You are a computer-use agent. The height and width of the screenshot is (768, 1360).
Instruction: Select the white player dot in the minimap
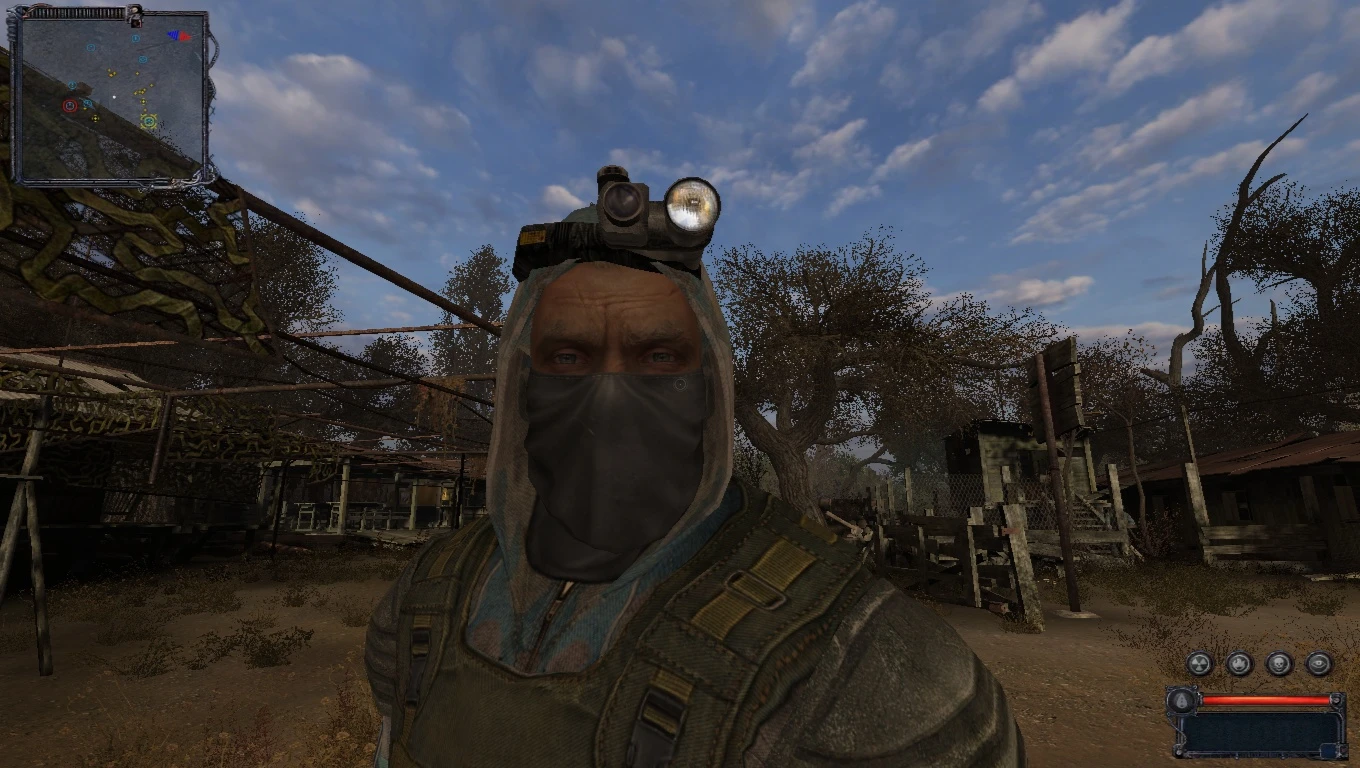point(114,96)
